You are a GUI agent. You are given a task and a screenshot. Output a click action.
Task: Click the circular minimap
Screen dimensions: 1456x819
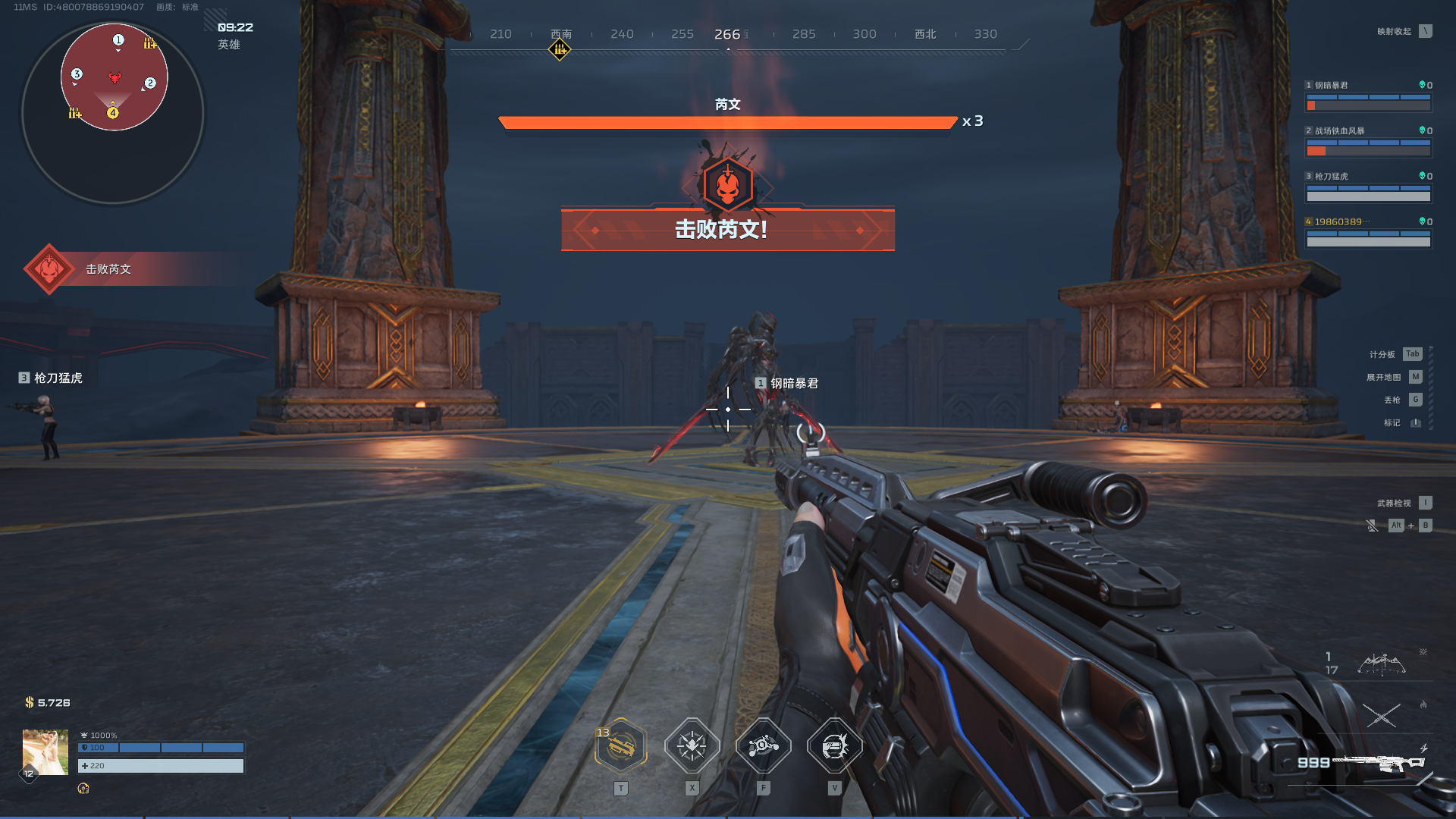click(114, 114)
